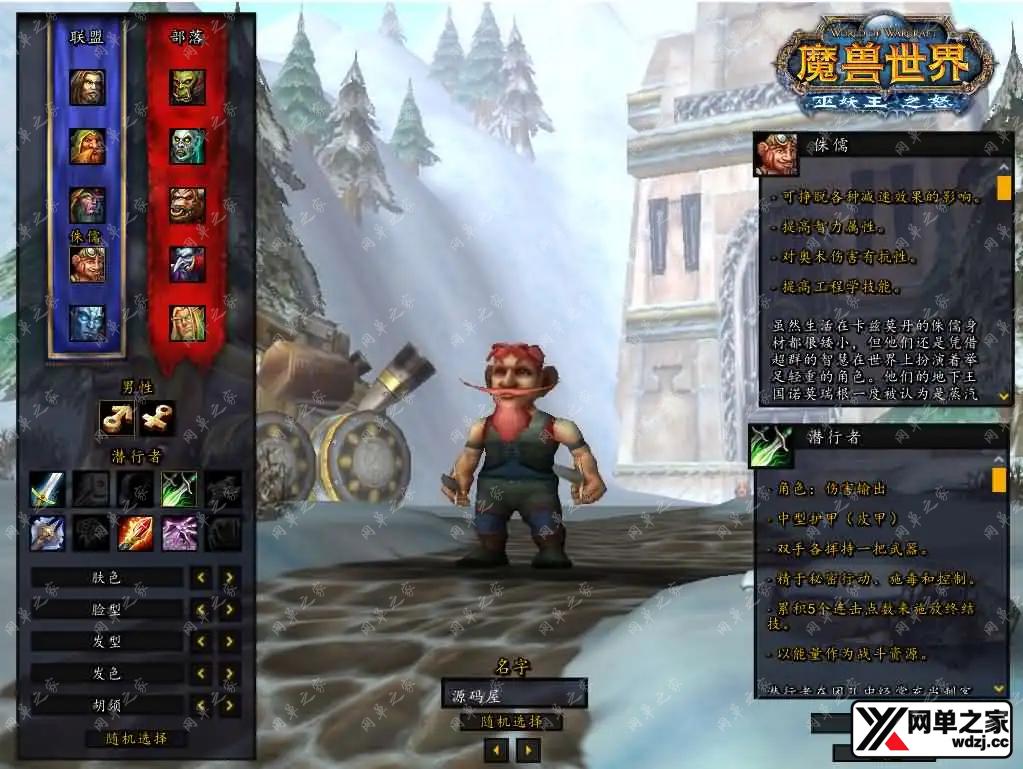
Task: Randomize name with 随机选择 under name box
Action: point(512,722)
